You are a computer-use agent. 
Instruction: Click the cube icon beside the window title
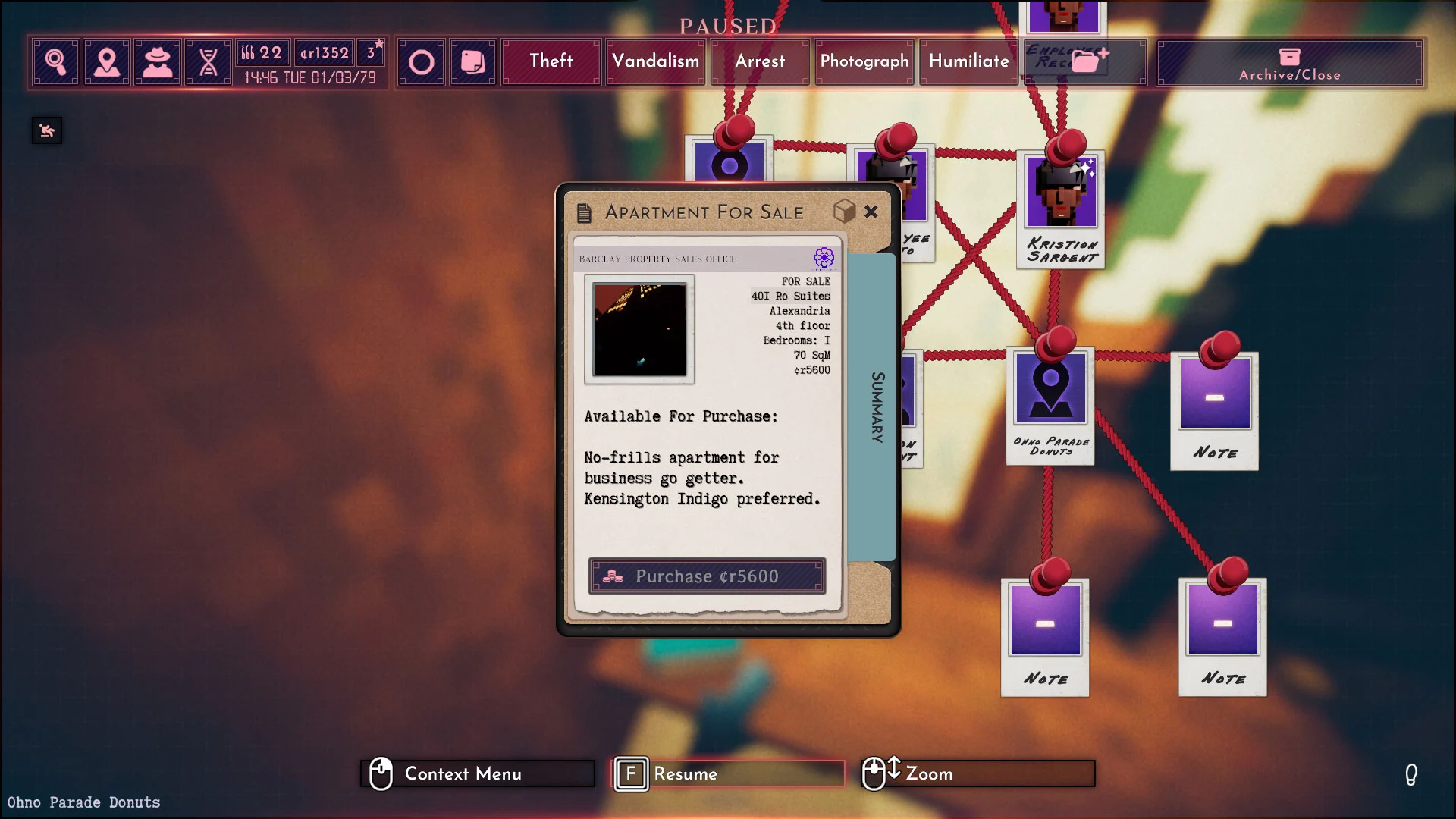click(844, 212)
